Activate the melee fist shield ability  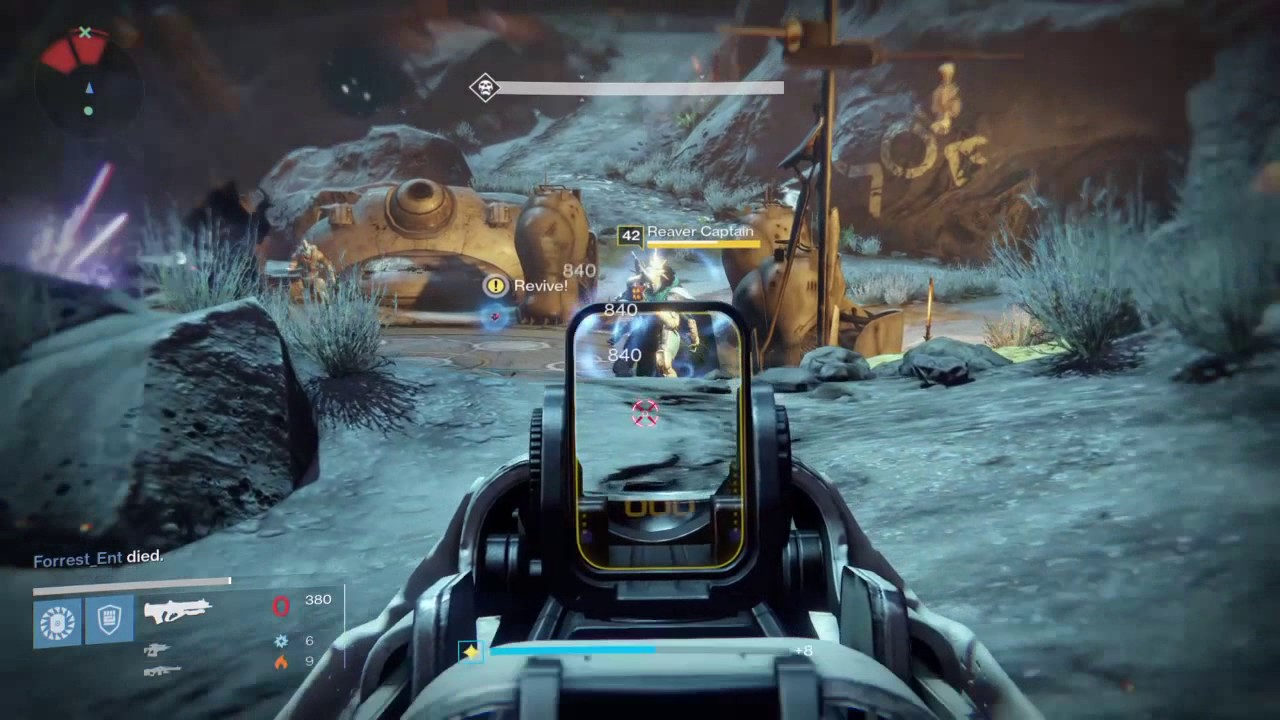[x=109, y=620]
